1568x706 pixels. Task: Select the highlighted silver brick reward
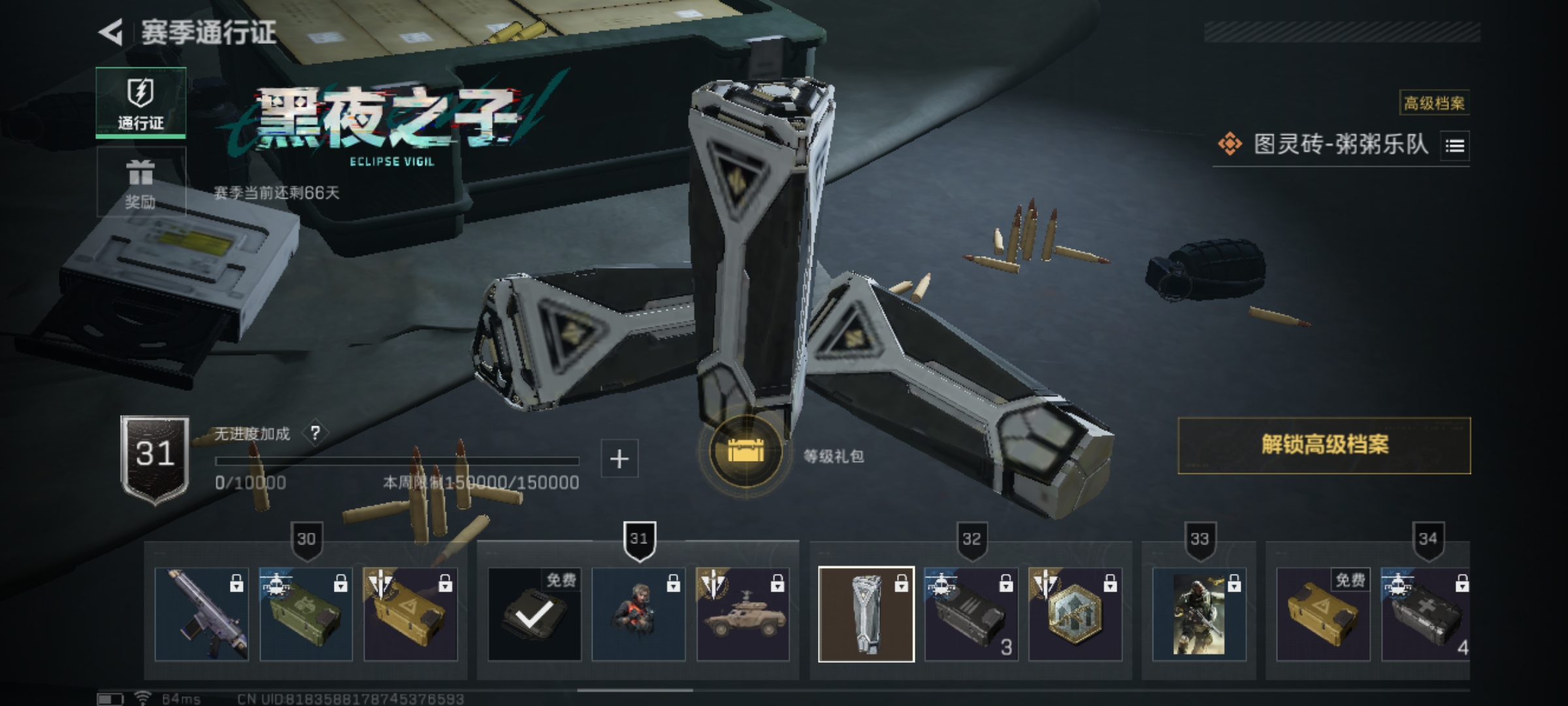(x=866, y=614)
